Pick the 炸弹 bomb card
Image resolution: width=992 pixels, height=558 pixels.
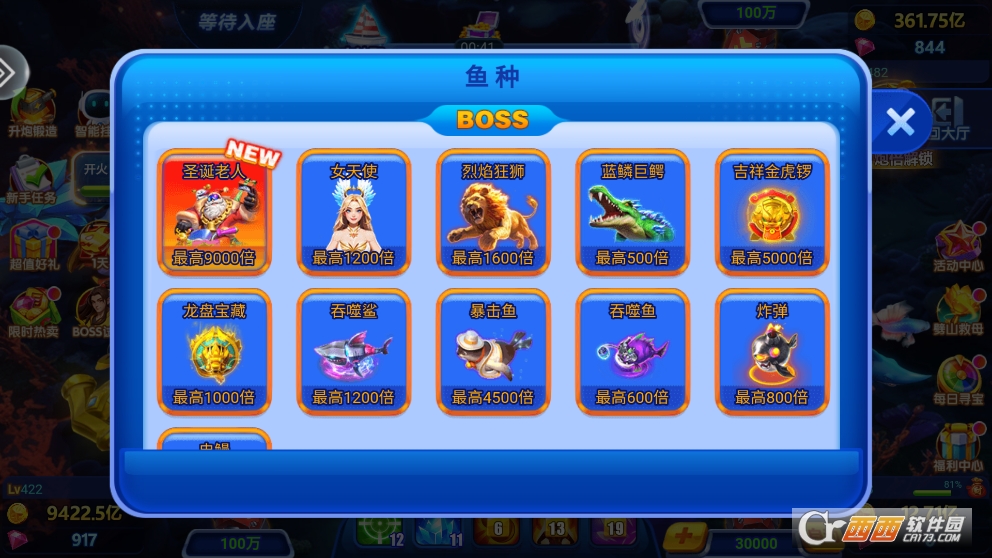[x=772, y=352]
